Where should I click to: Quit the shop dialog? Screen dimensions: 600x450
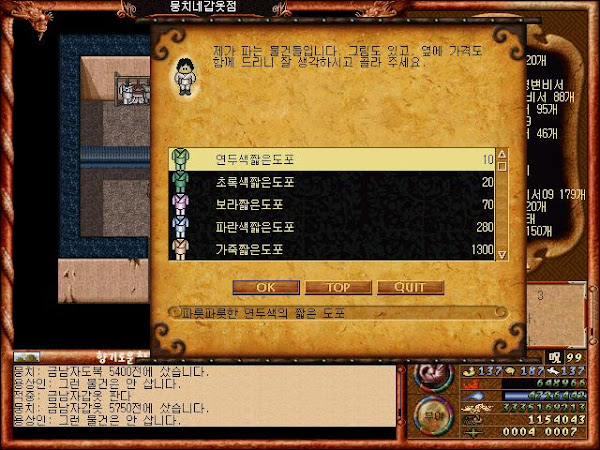click(x=410, y=287)
